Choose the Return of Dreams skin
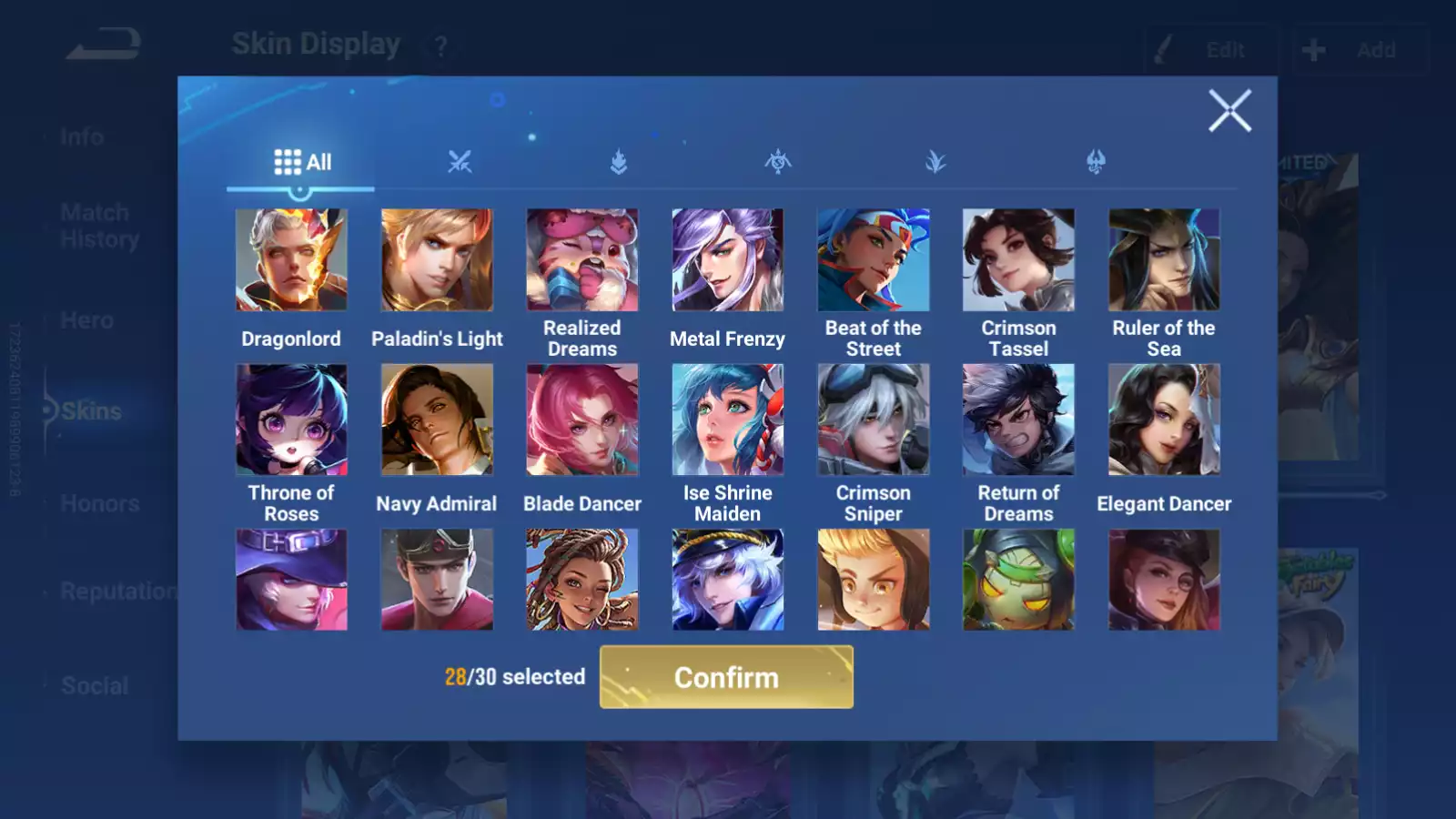Image resolution: width=1456 pixels, height=819 pixels. tap(1018, 420)
